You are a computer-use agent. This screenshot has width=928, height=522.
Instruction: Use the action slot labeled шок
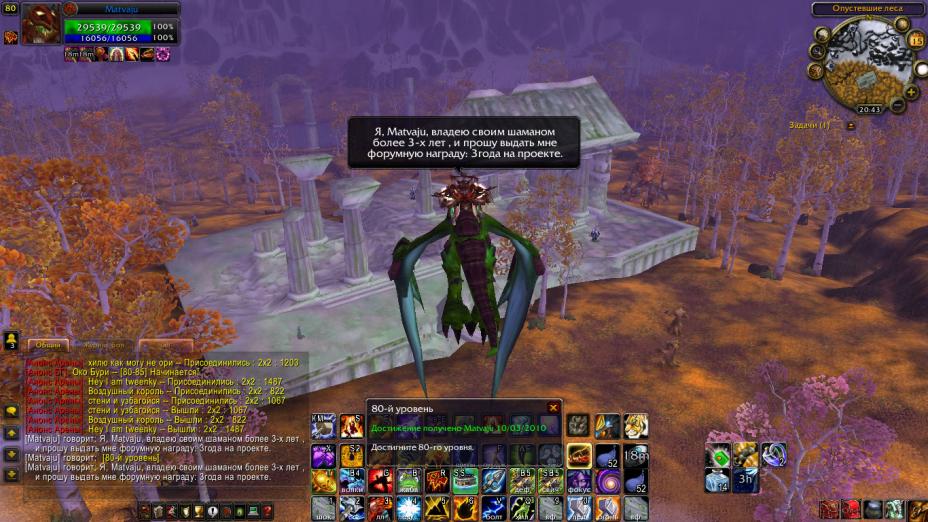click(x=322, y=508)
